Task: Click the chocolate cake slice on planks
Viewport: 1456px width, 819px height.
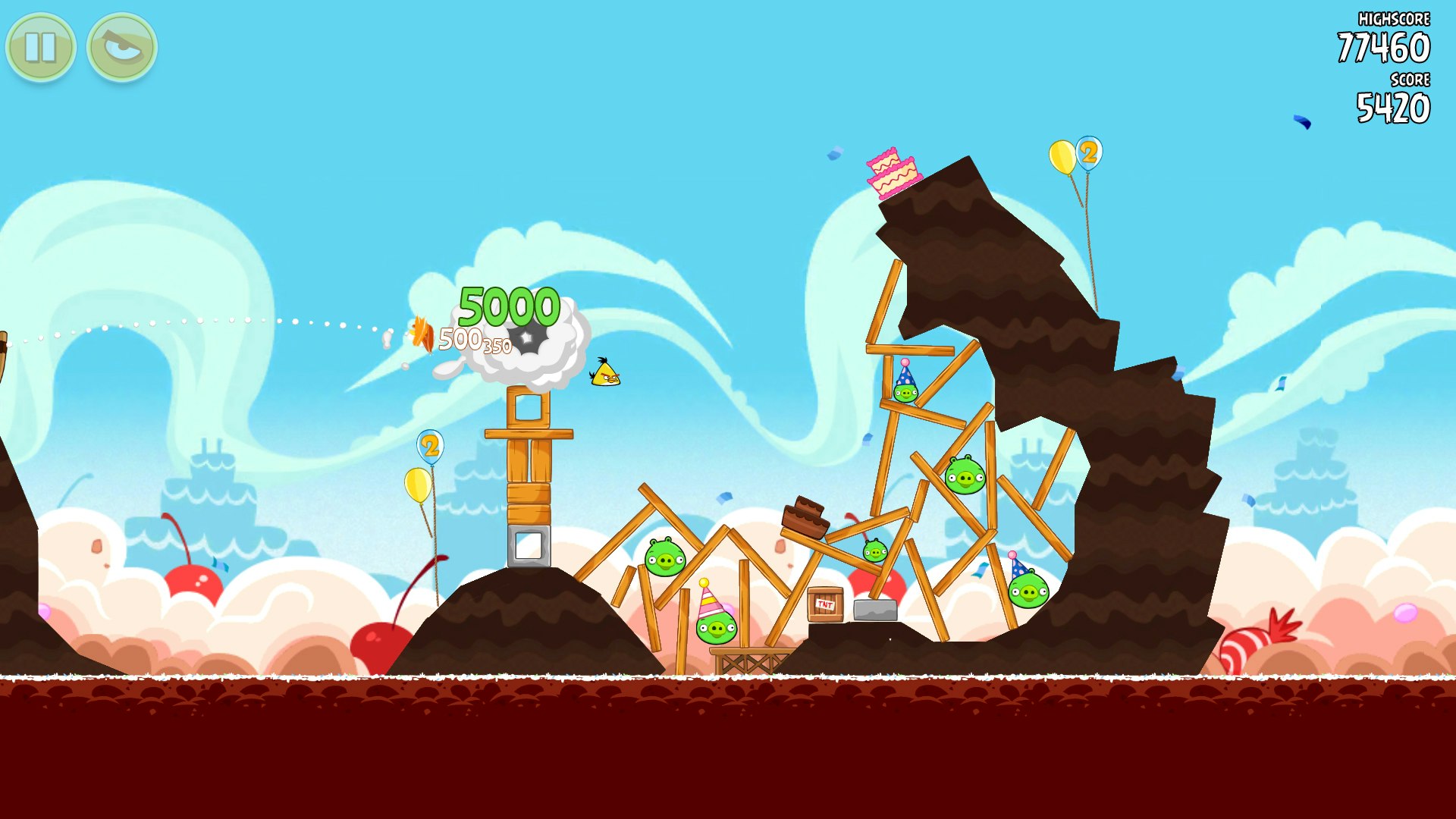Action: 806,516
